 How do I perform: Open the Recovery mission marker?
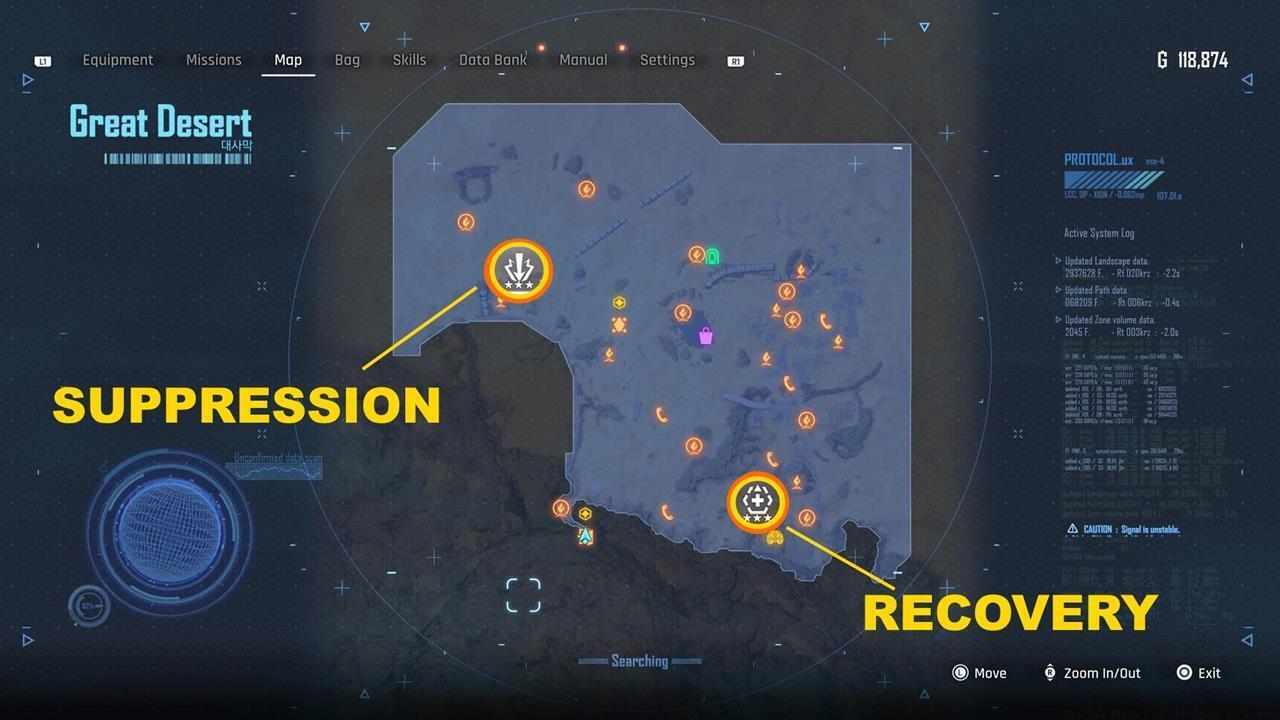click(x=757, y=503)
